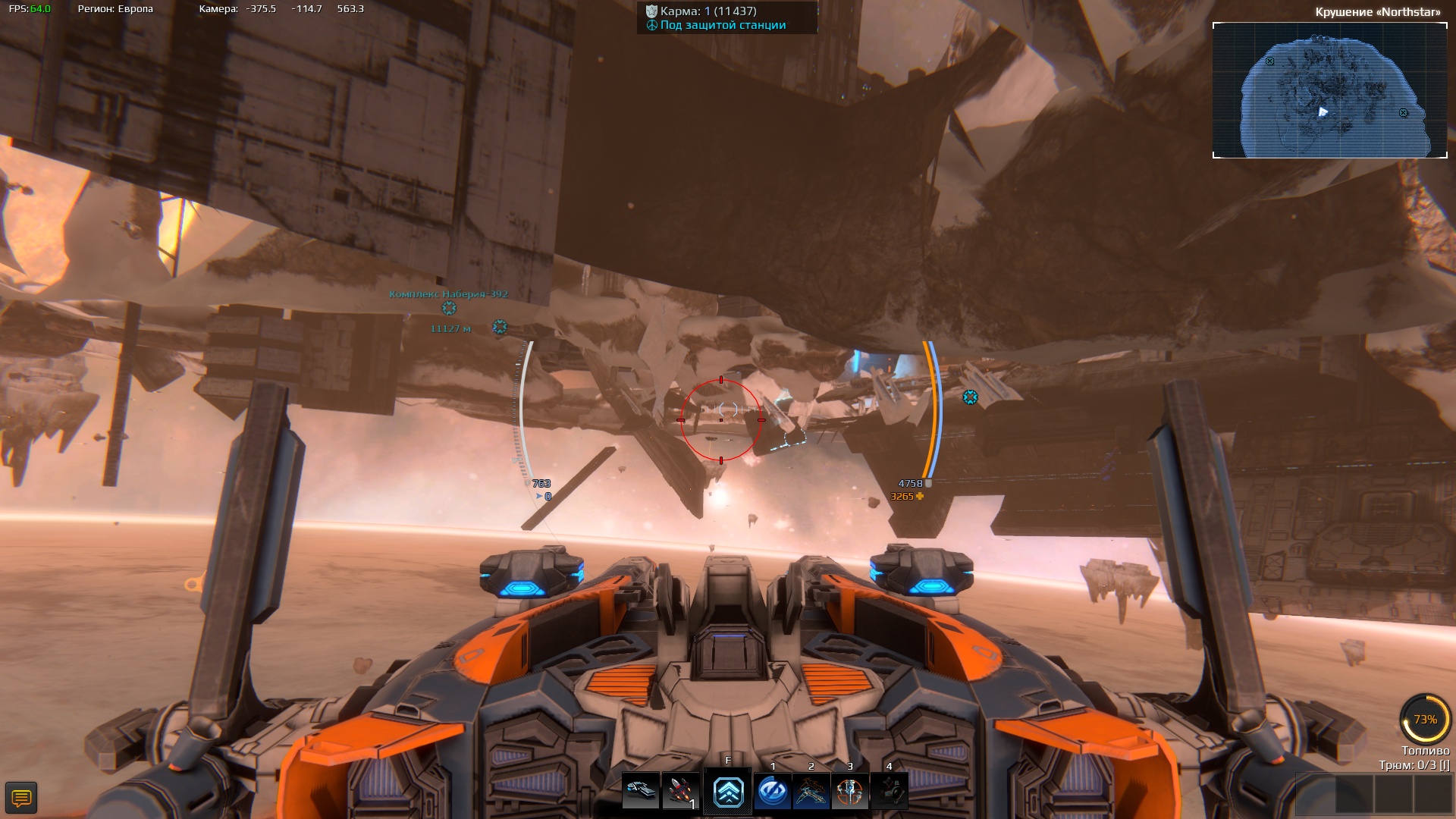
Task: Open the «Northstar» sector minimap
Action: (1329, 90)
